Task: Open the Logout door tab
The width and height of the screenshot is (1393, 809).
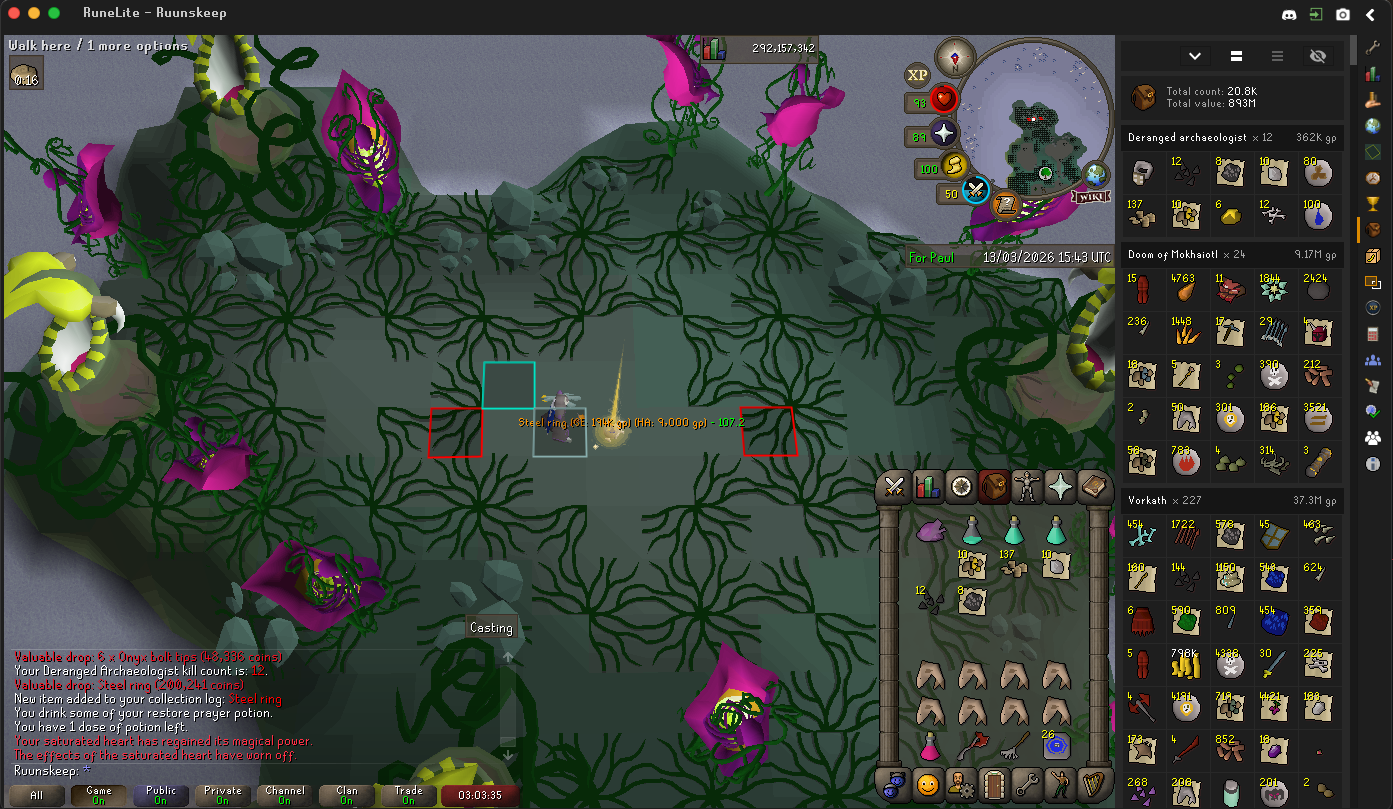Action: coord(994,785)
